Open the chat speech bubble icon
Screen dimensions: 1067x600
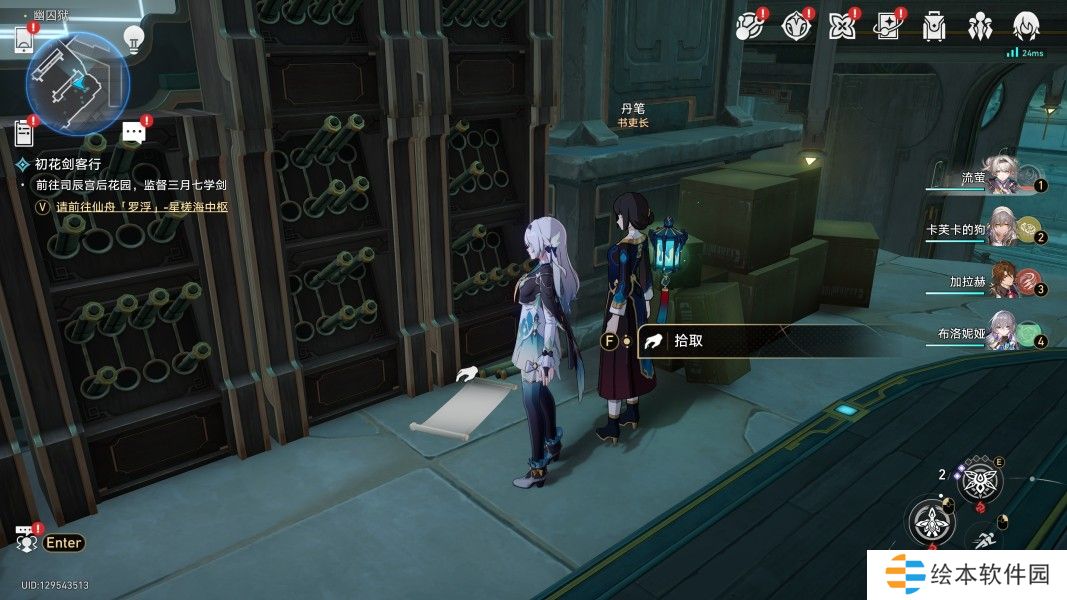tap(134, 132)
